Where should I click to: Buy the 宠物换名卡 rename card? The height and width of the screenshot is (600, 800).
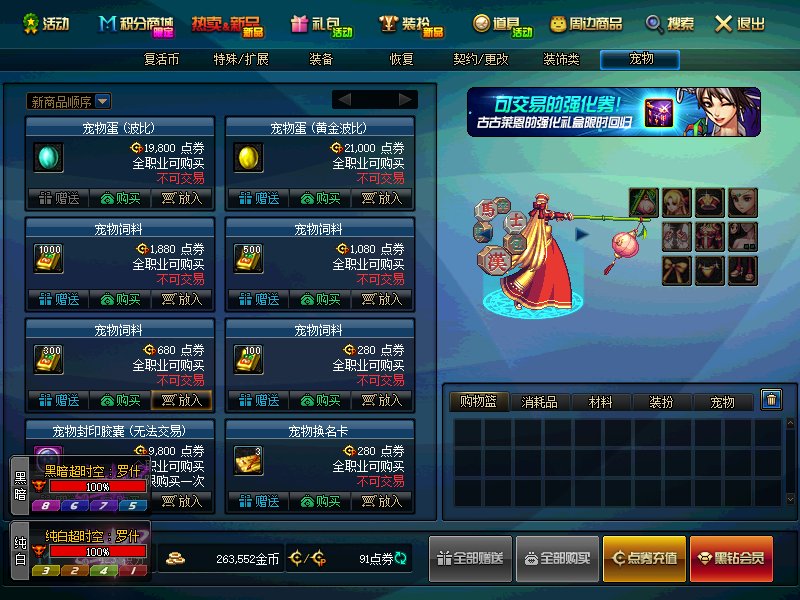tap(320, 501)
